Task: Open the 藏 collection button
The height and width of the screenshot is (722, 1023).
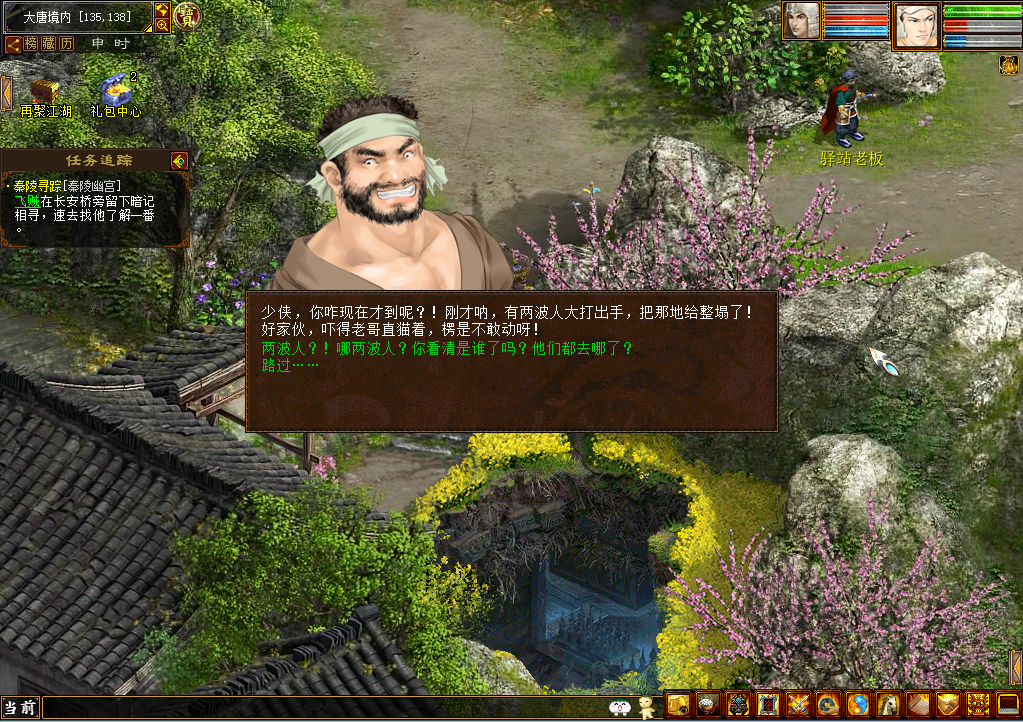Action: click(49, 44)
